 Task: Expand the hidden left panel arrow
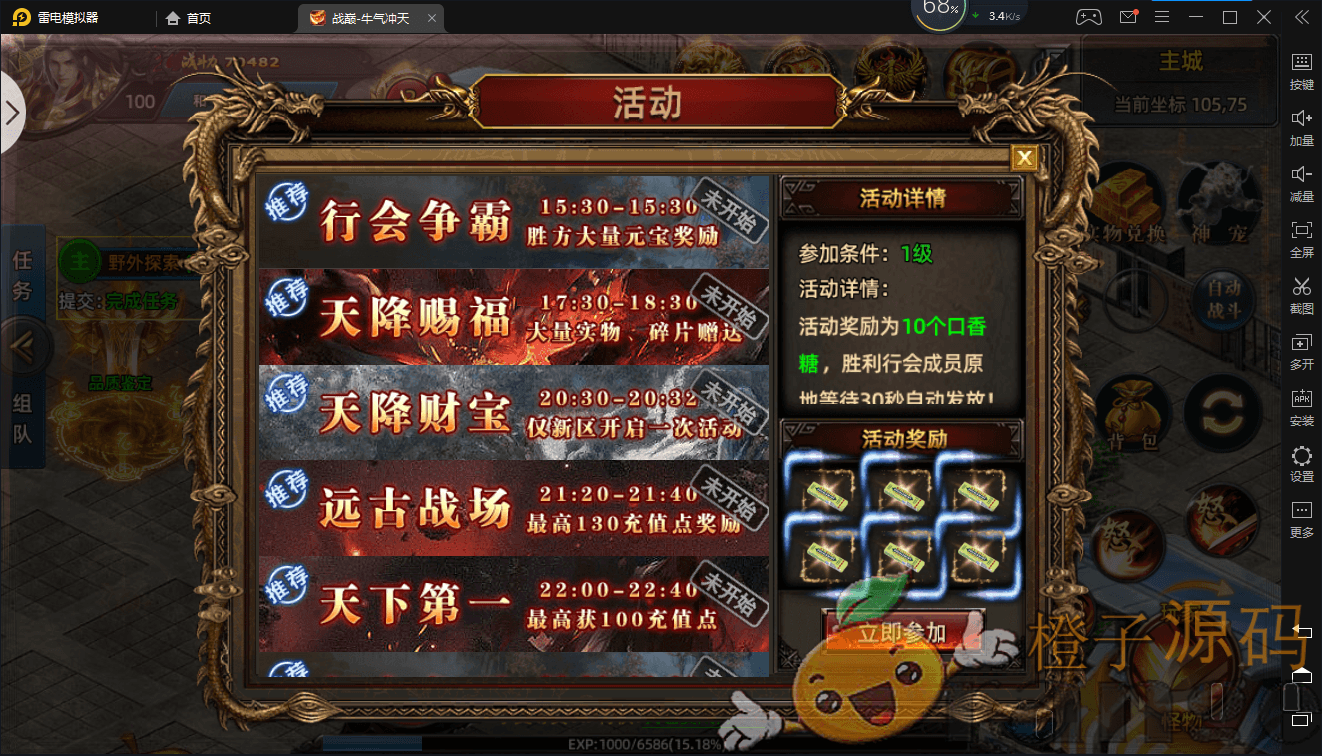14,113
